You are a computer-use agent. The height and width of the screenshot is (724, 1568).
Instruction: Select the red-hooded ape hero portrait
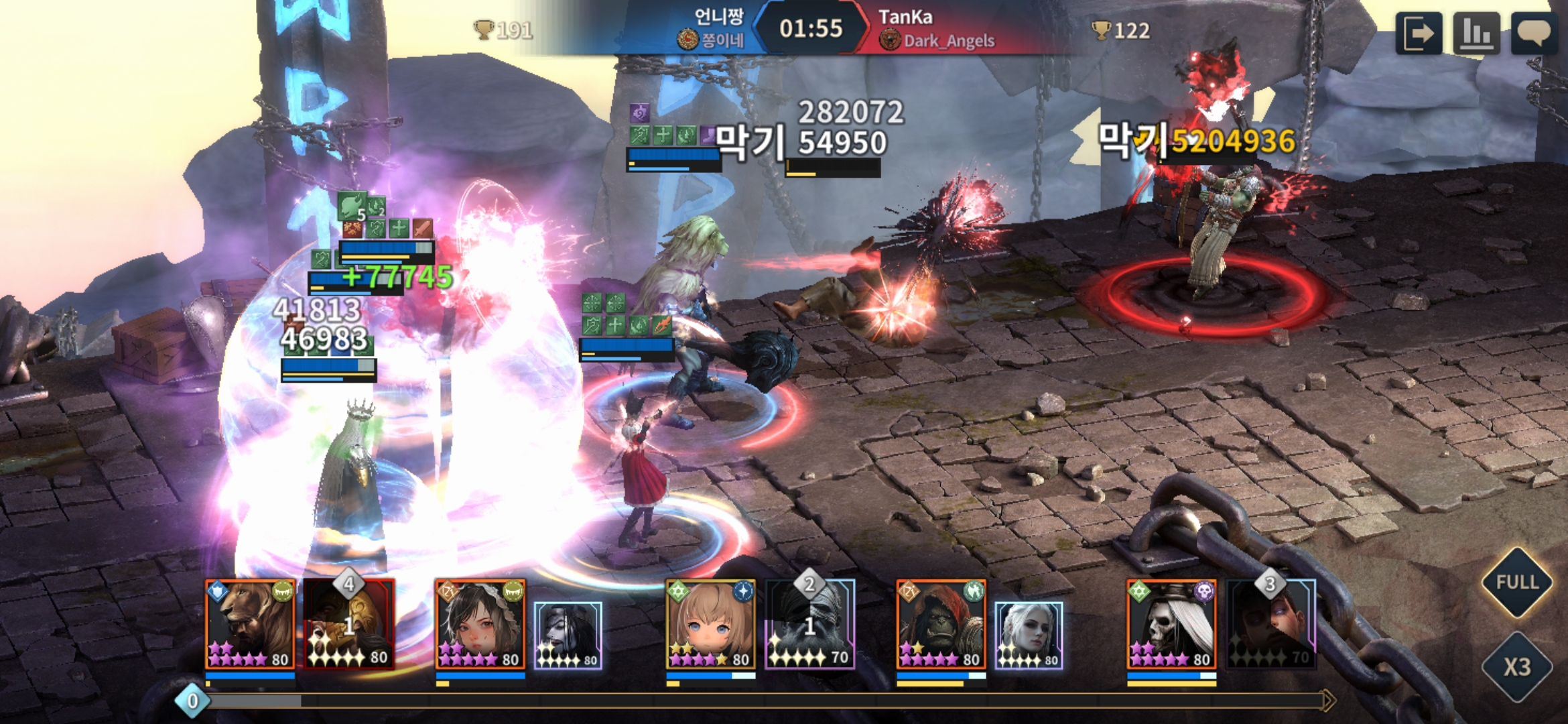tap(941, 625)
